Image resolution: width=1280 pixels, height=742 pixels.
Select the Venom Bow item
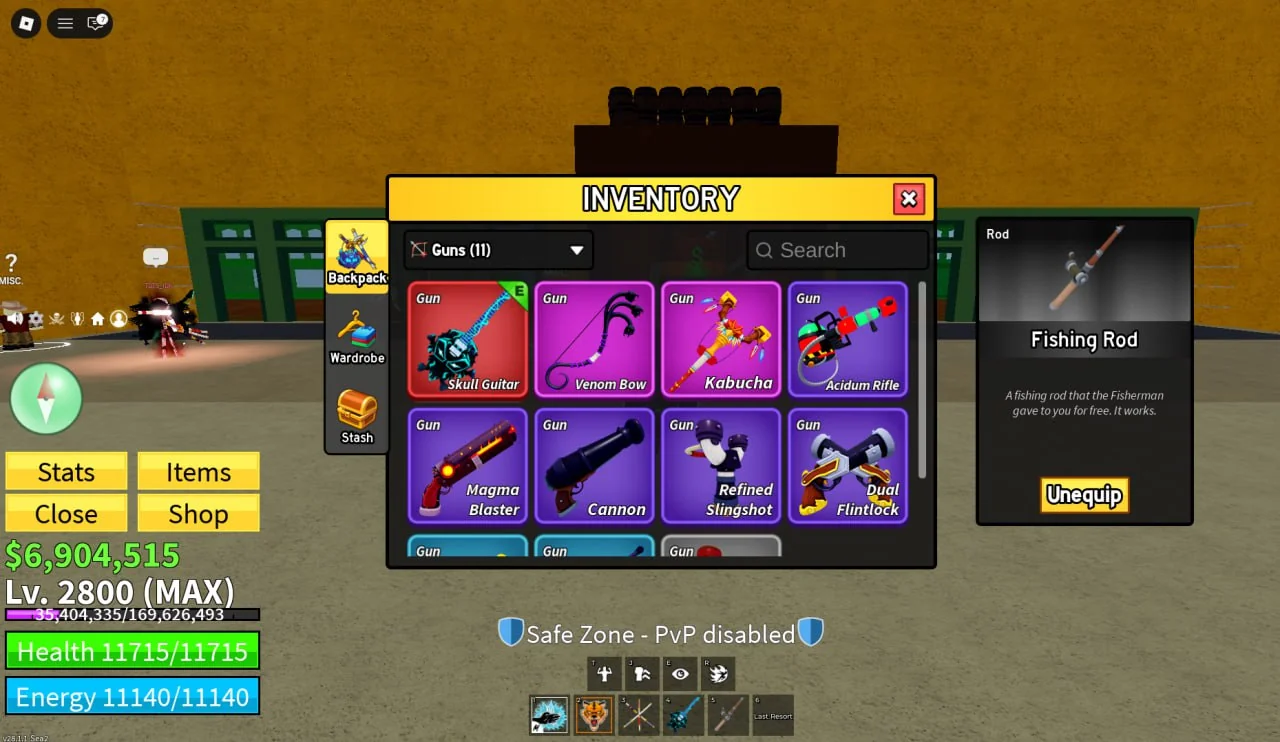click(x=595, y=340)
